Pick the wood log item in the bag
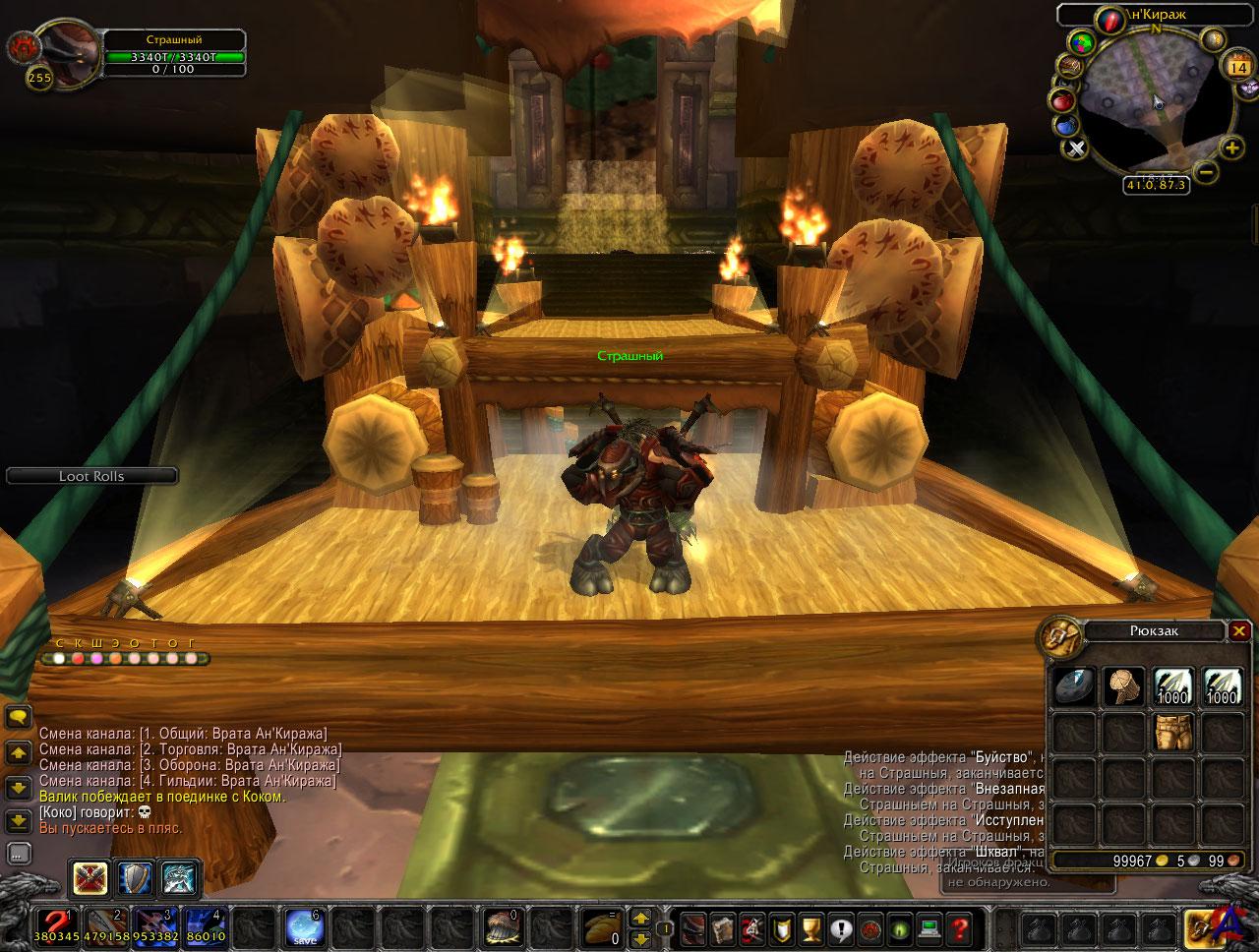This screenshot has height=952, width=1259. click(1120, 685)
